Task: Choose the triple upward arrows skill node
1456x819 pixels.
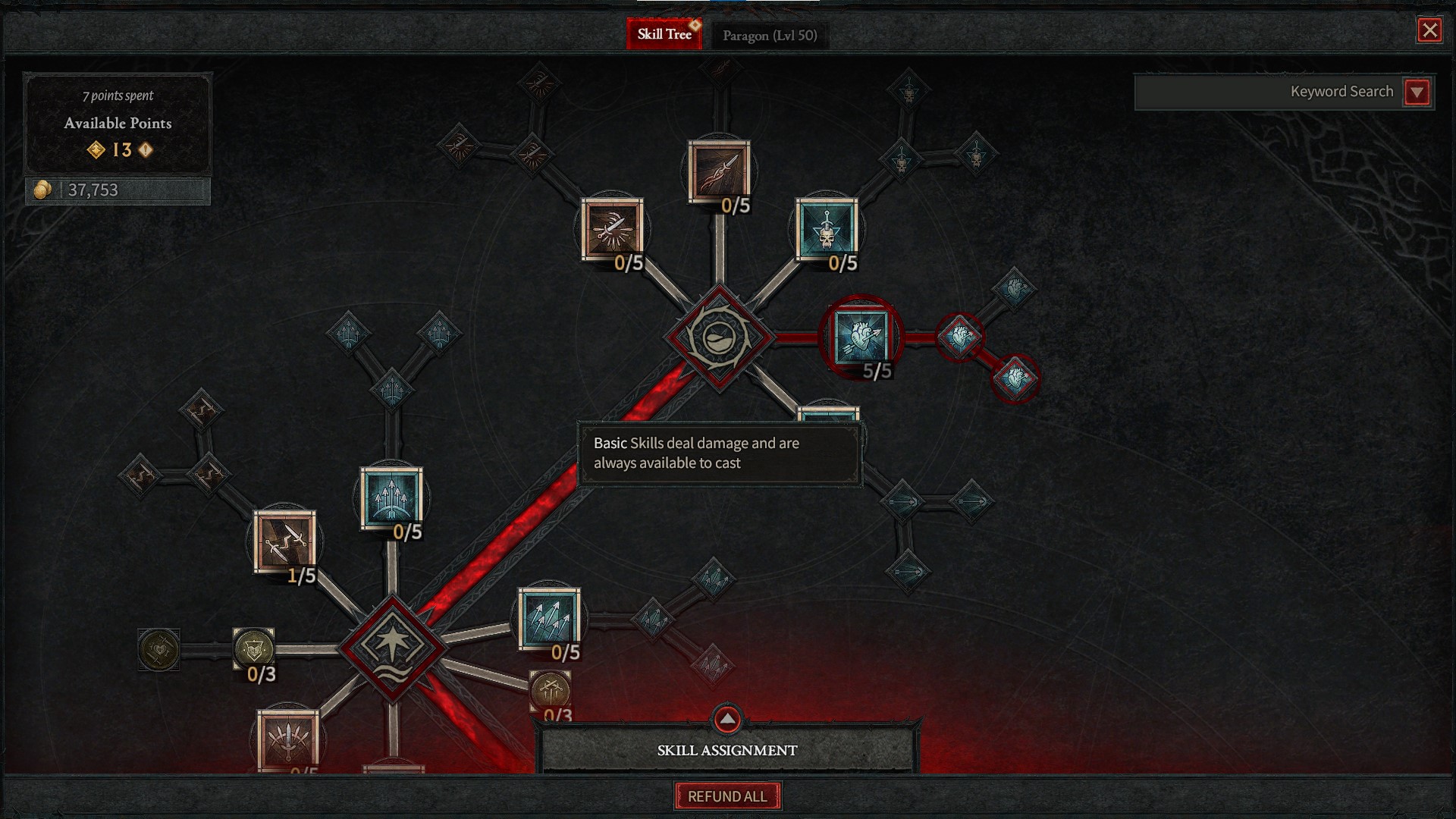Action: click(x=391, y=497)
